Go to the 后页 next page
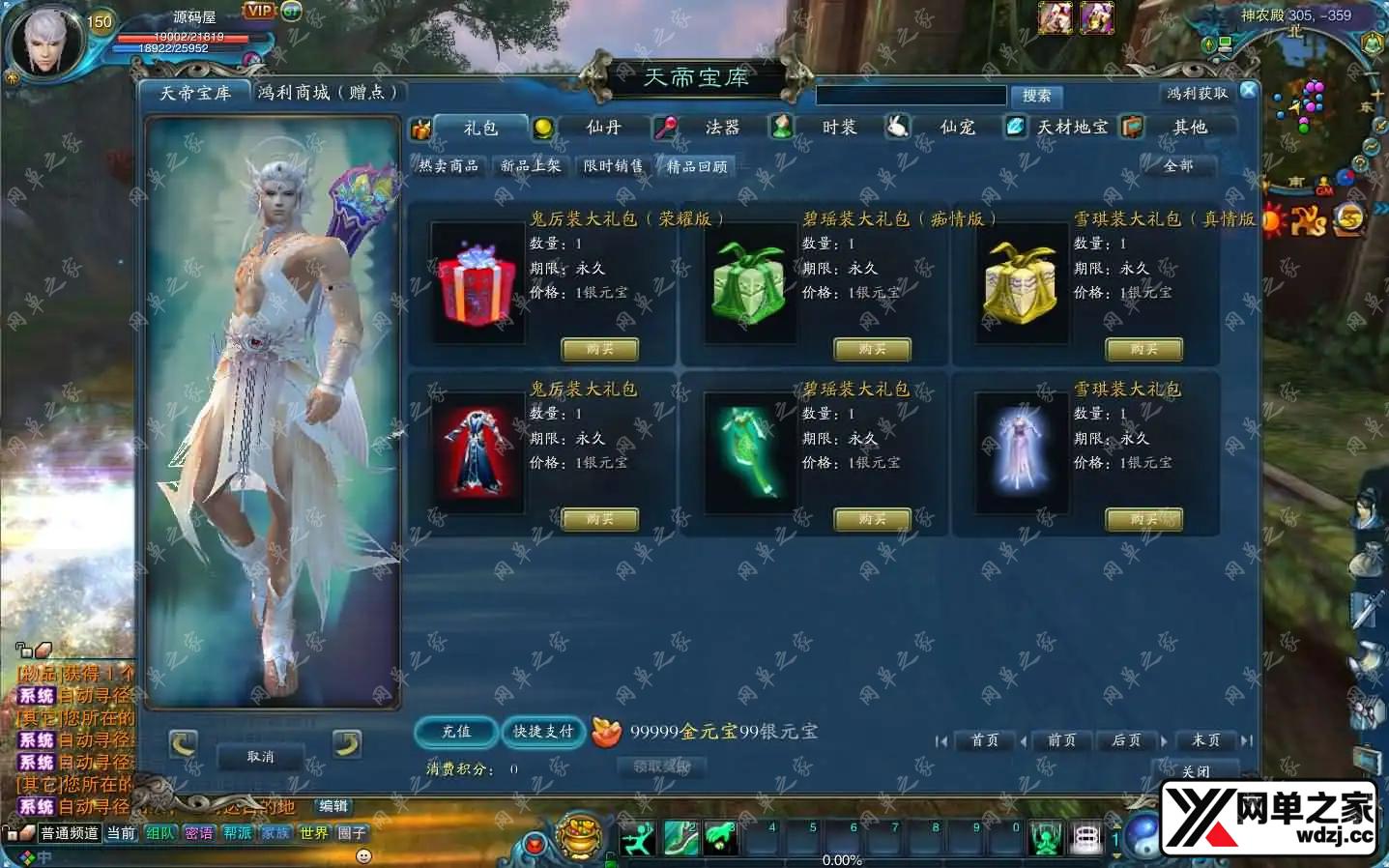 [x=1126, y=740]
